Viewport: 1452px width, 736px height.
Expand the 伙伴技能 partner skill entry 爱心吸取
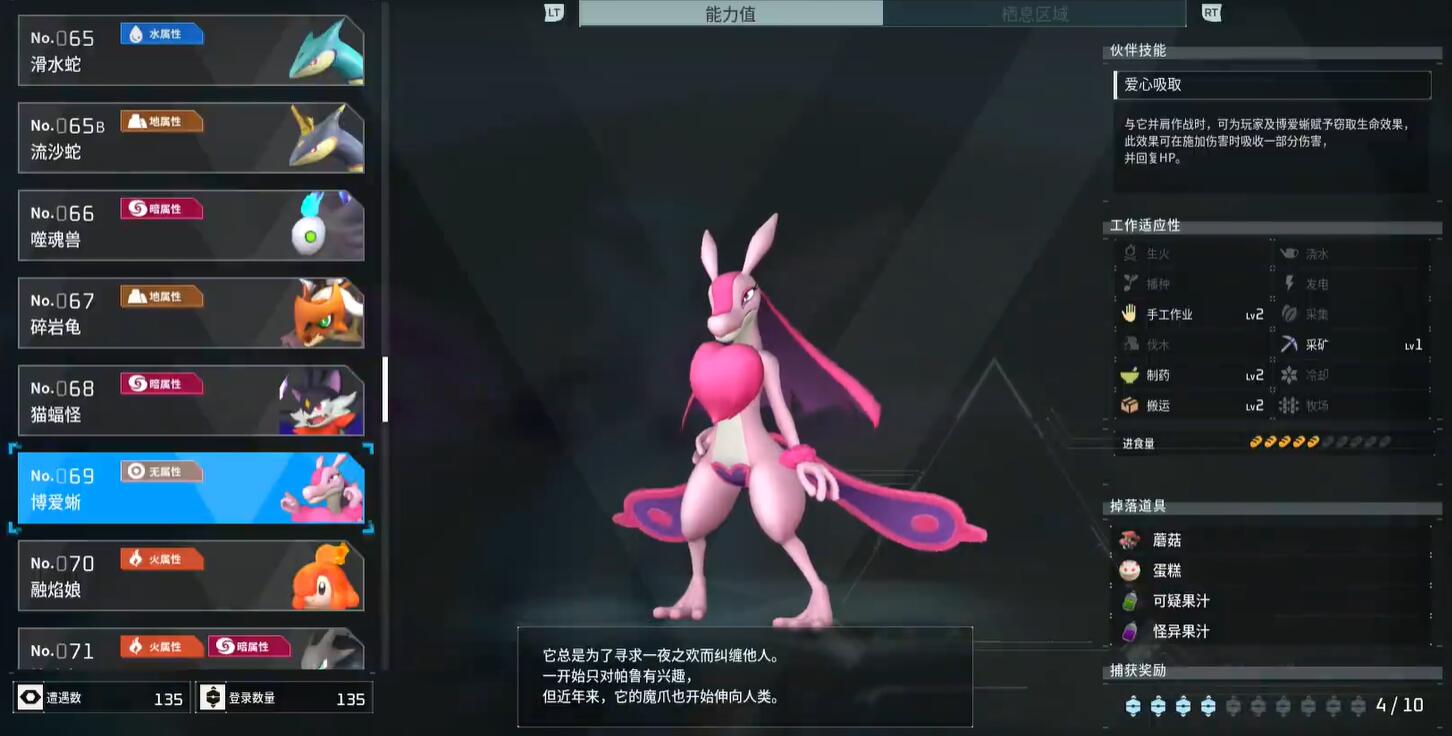click(1272, 85)
